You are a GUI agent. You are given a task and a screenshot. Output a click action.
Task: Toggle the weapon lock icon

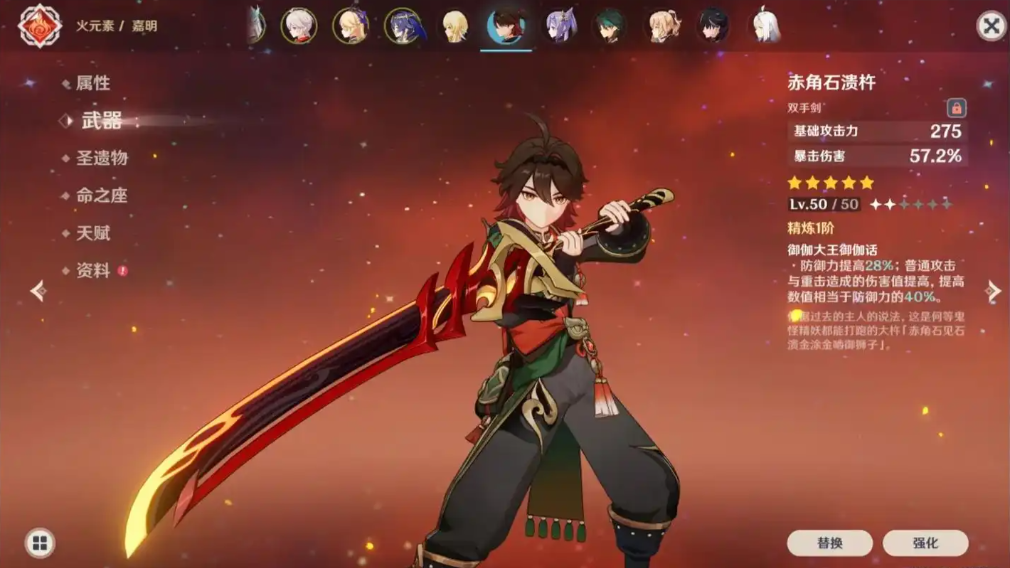point(956,107)
